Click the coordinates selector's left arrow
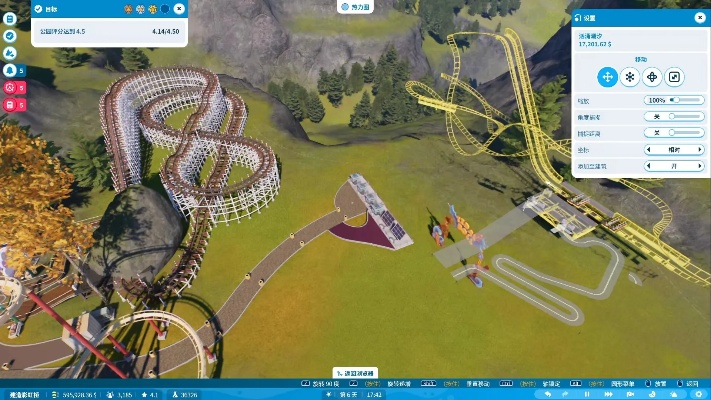711x400 pixels. click(x=649, y=149)
